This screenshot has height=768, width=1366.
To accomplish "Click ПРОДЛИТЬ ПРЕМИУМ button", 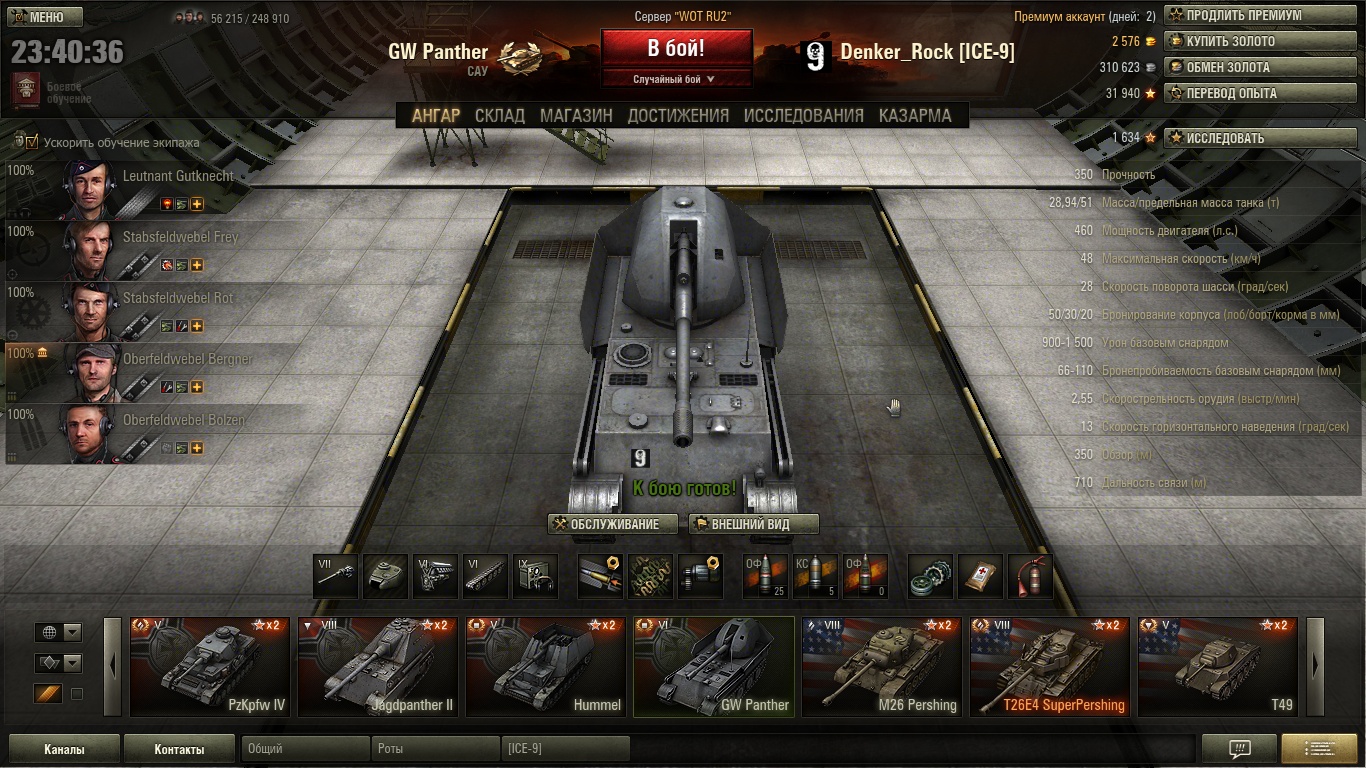I will pos(1260,16).
